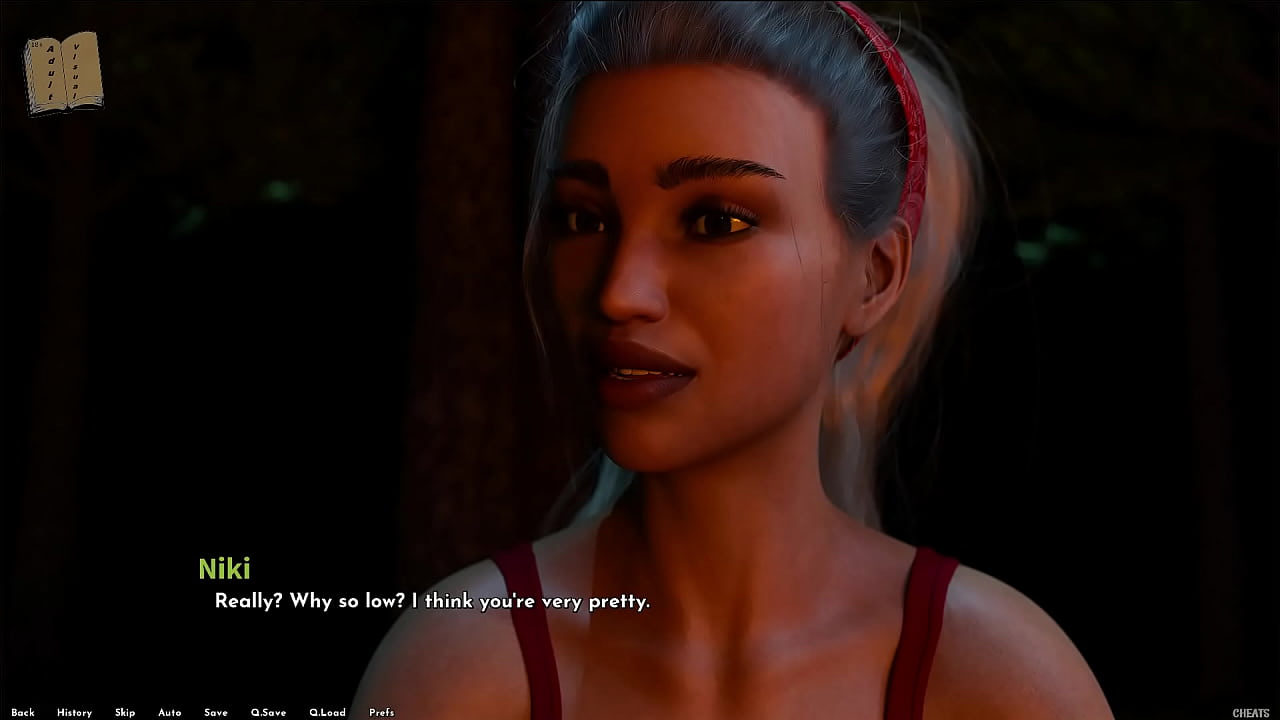Toggle Auto advance mode

[x=170, y=713]
